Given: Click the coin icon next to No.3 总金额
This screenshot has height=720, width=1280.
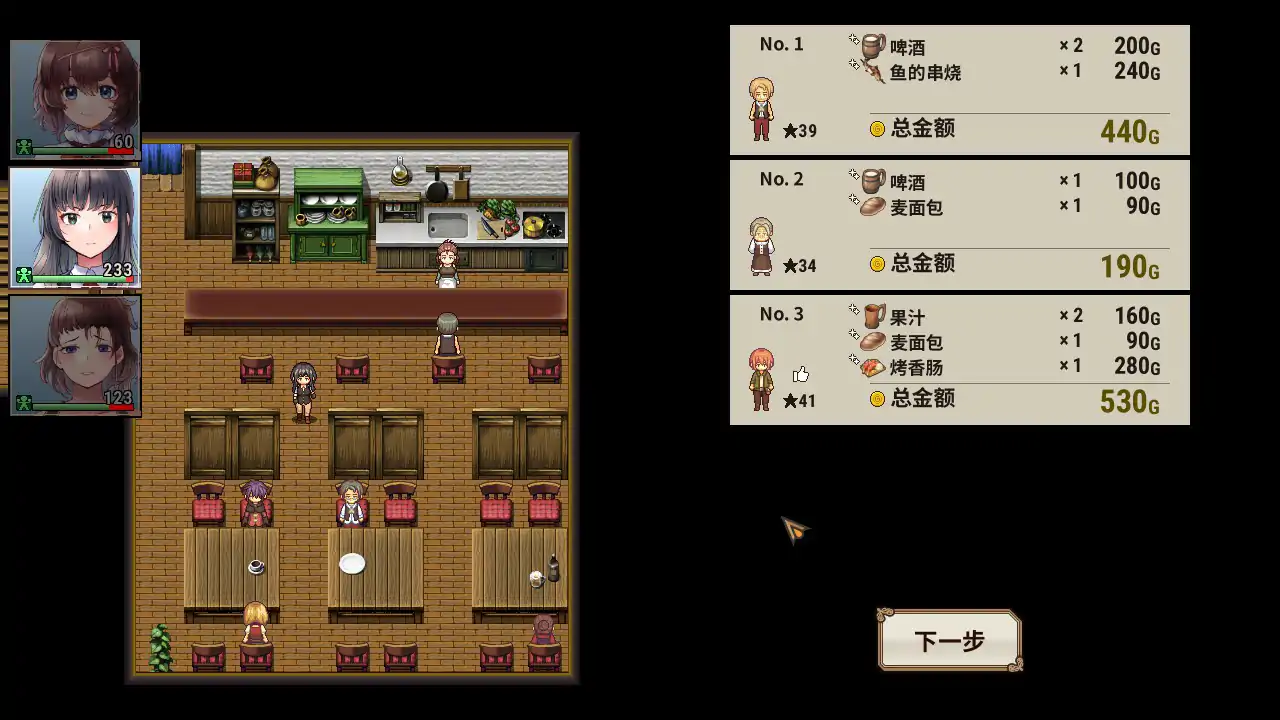Looking at the screenshot, I should [876, 399].
